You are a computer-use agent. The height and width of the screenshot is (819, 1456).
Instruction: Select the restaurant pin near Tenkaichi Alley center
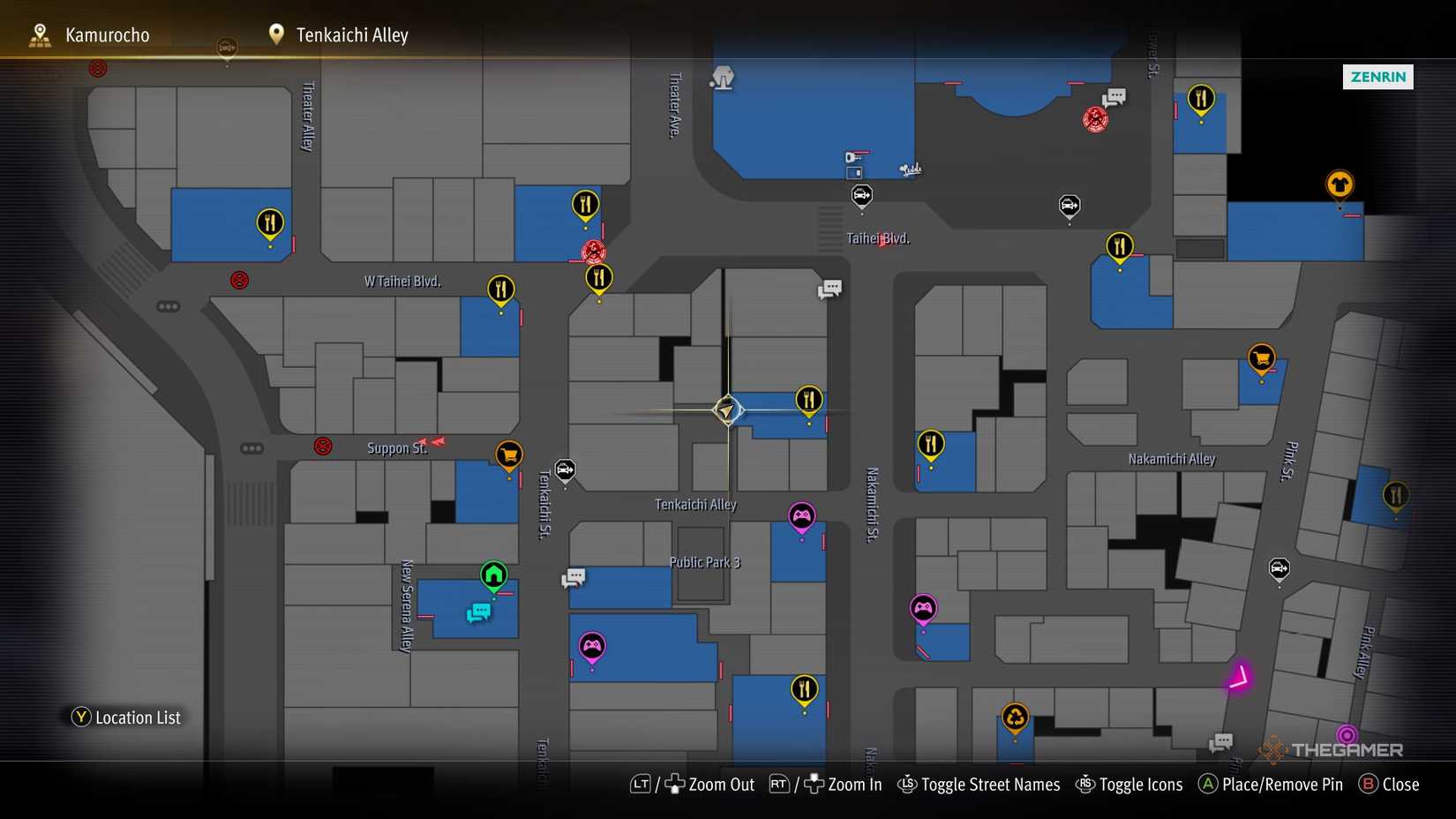coord(808,399)
